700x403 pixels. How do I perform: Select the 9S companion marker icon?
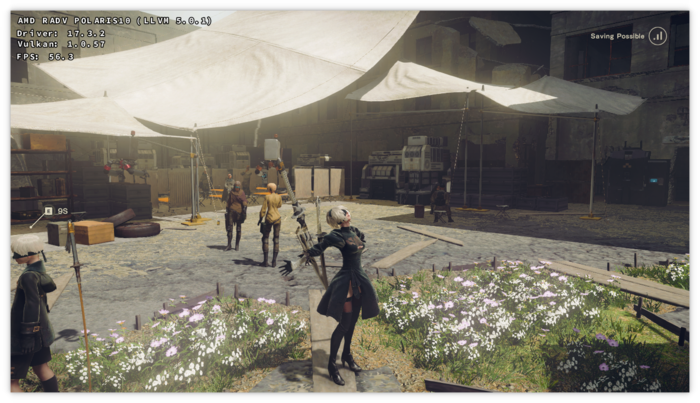(48, 211)
